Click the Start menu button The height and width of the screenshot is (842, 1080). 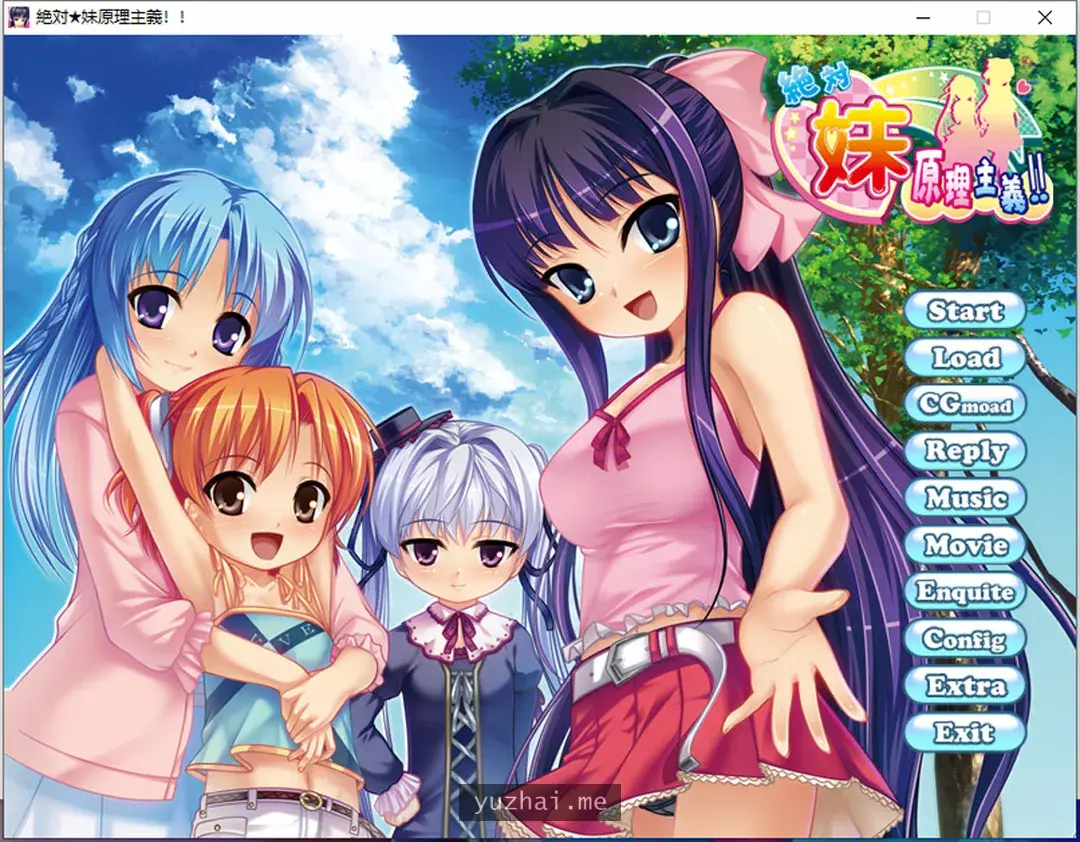pyautogui.click(x=965, y=311)
